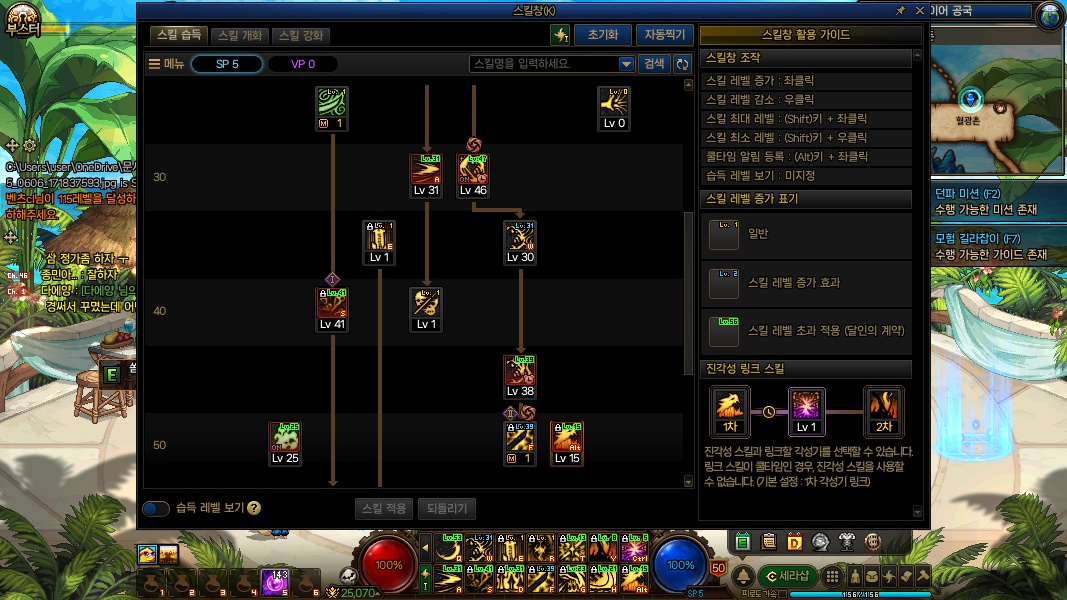Toggle the 습득 레벨 보기 switch
Screen dimensions: 1067x600
point(156,508)
